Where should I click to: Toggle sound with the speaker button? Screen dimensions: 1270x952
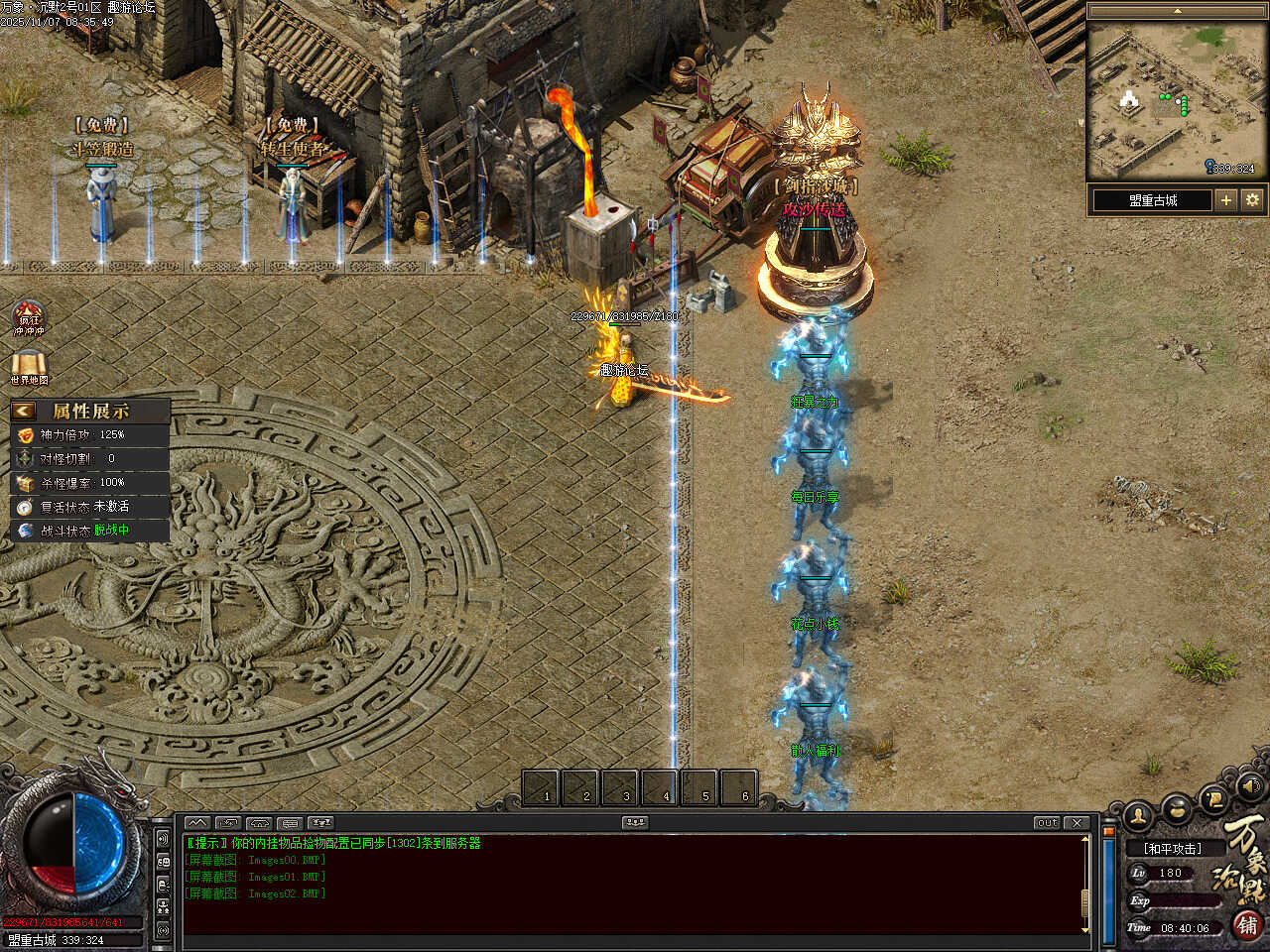click(1251, 786)
